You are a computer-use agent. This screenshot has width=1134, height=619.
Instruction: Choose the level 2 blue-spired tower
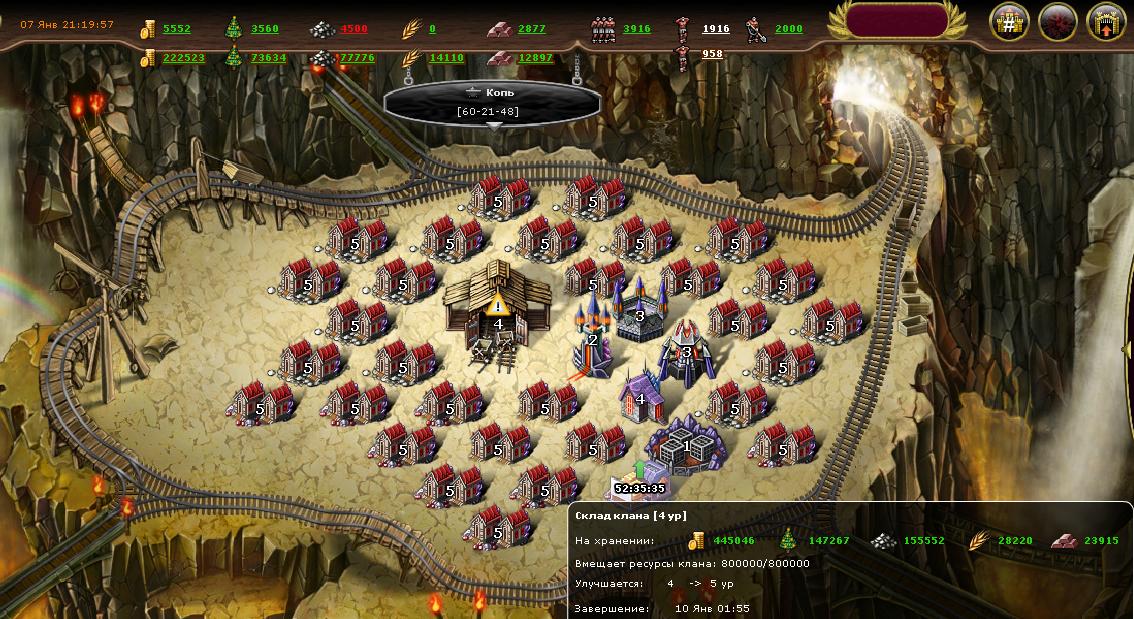(x=592, y=337)
